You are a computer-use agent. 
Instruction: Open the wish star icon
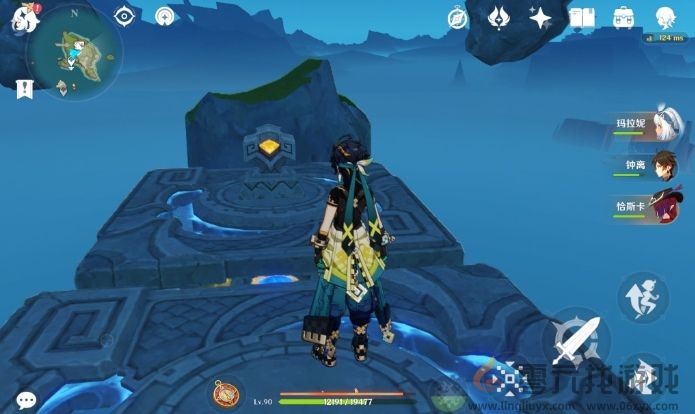(540, 17)
